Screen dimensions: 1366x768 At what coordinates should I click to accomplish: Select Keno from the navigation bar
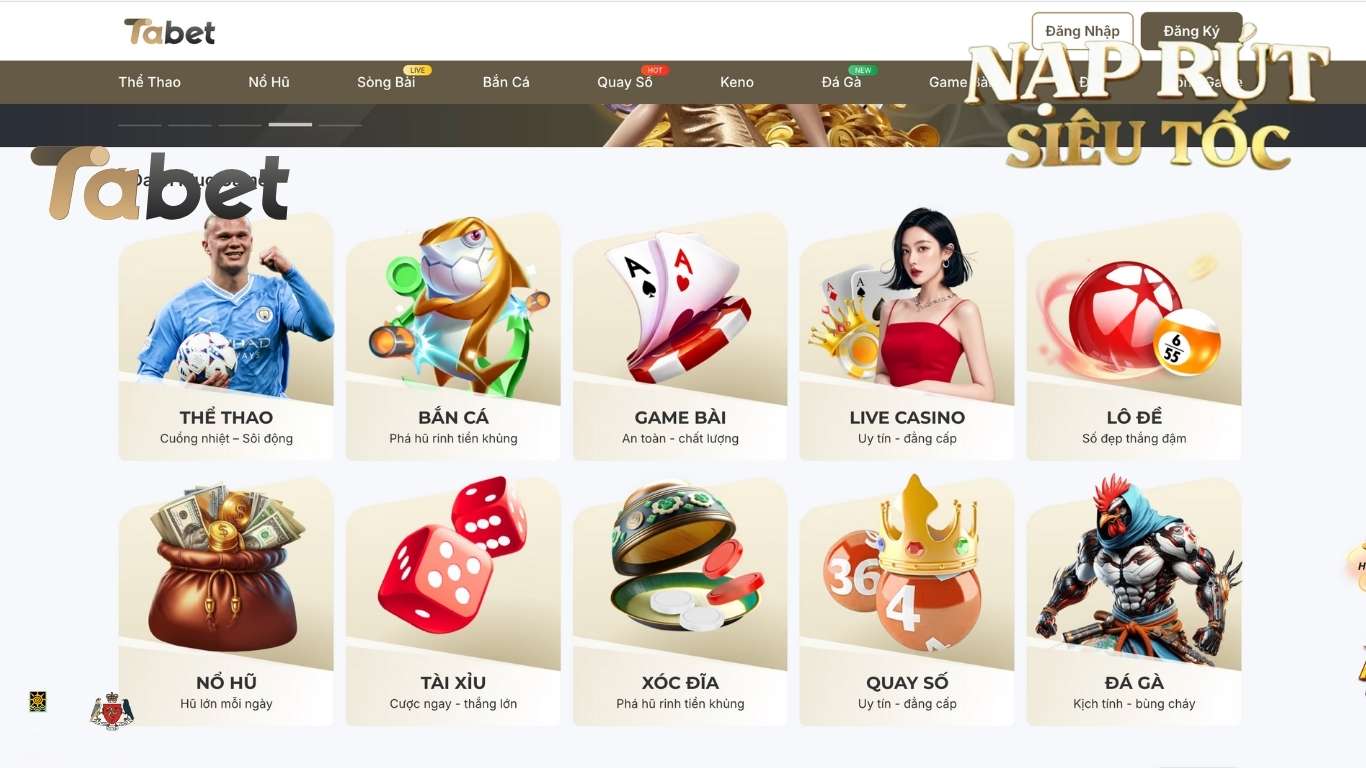tap(737, 82)
